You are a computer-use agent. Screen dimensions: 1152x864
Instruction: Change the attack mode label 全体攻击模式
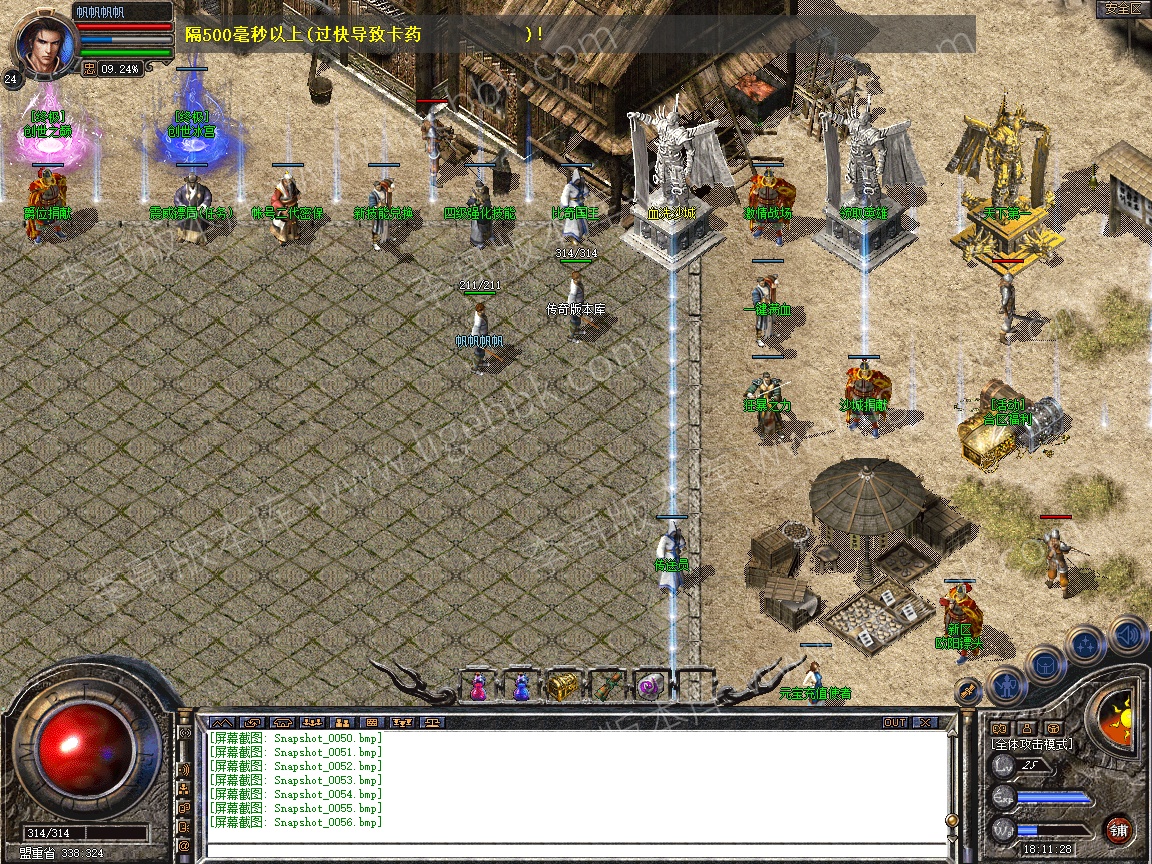coord(1031,744)
